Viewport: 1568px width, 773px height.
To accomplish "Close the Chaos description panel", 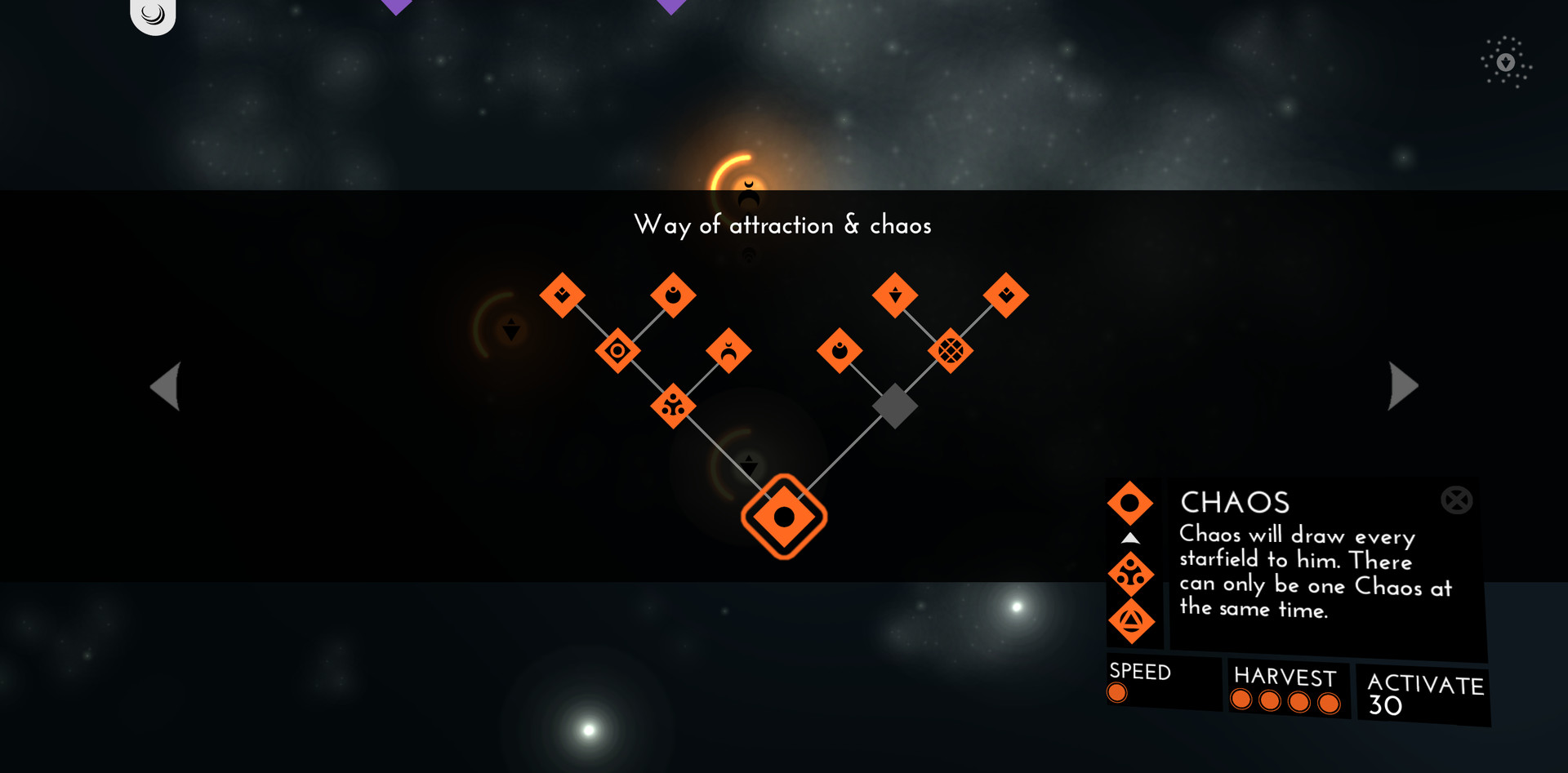I will coord(1455,500).
